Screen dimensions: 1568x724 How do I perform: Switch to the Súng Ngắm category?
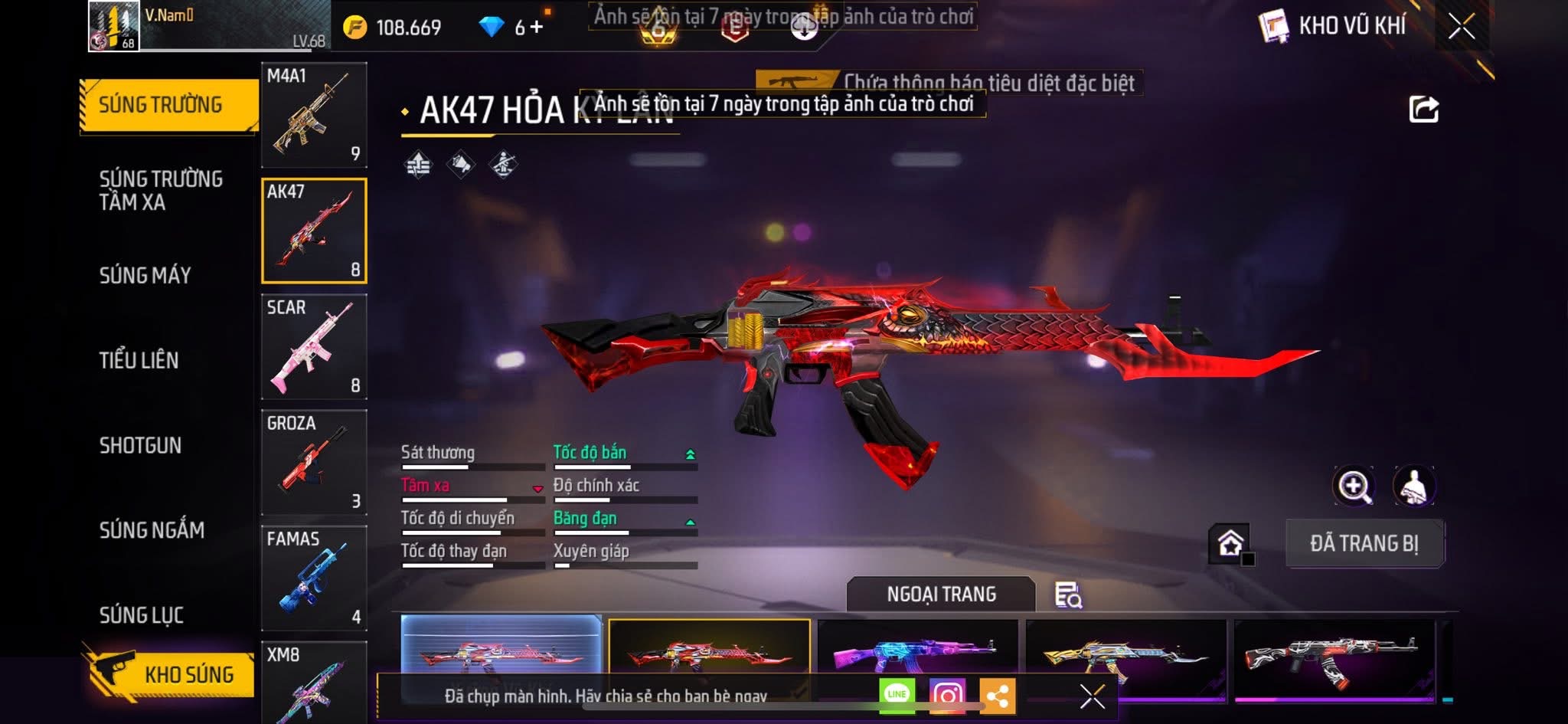tap(152, 530)
